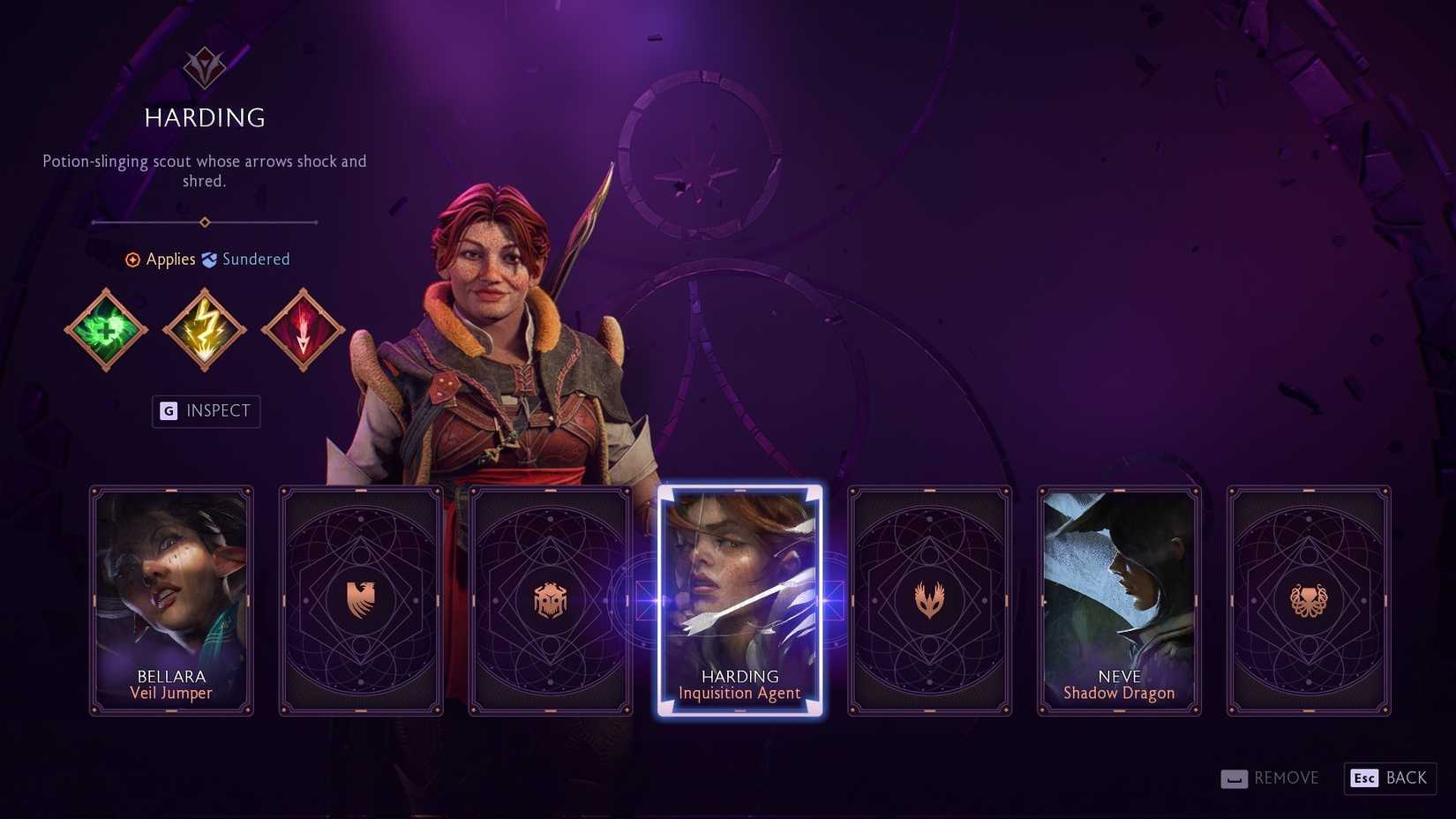
Task: Click the griffon emblem face-down card
Action: pos(361,599)
